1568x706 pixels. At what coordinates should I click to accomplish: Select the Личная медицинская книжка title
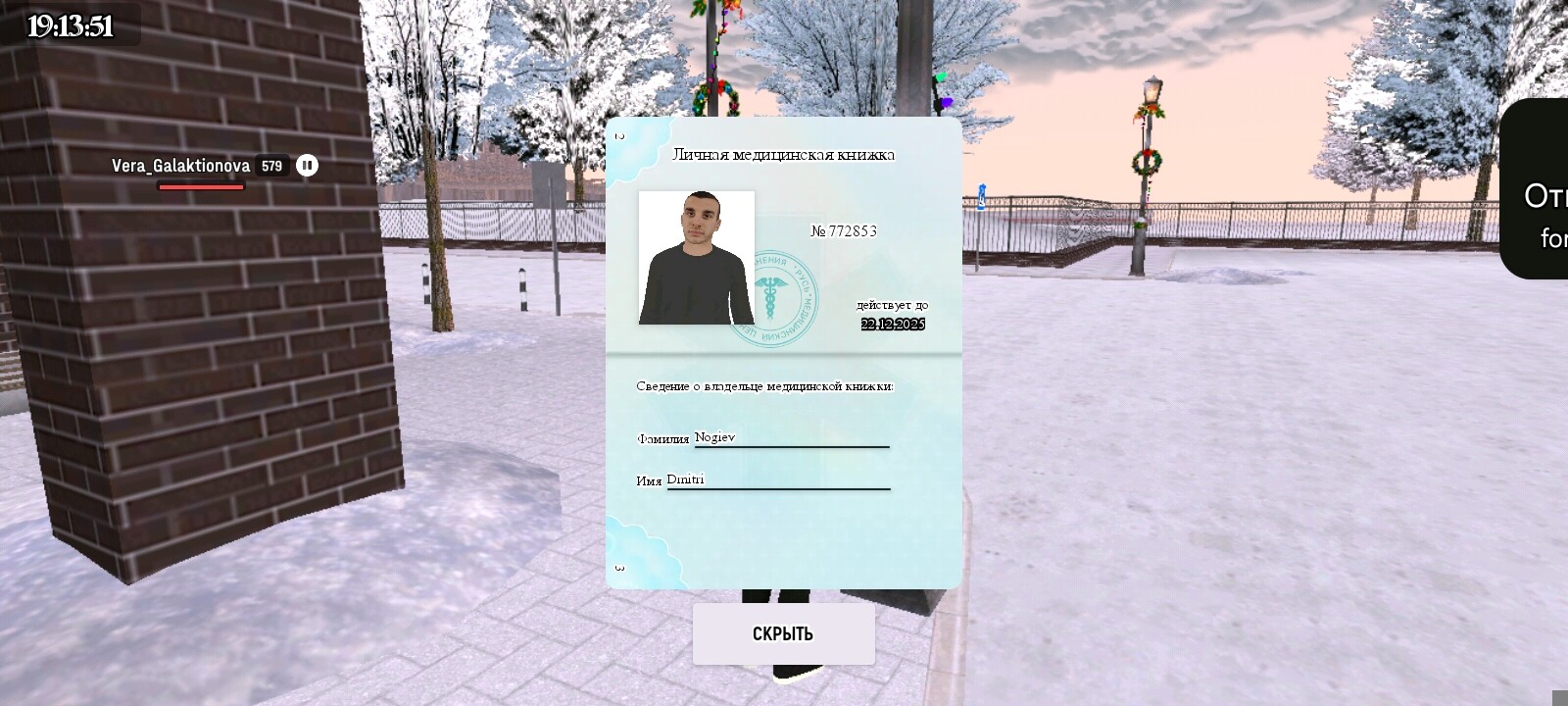coord(785,154)
